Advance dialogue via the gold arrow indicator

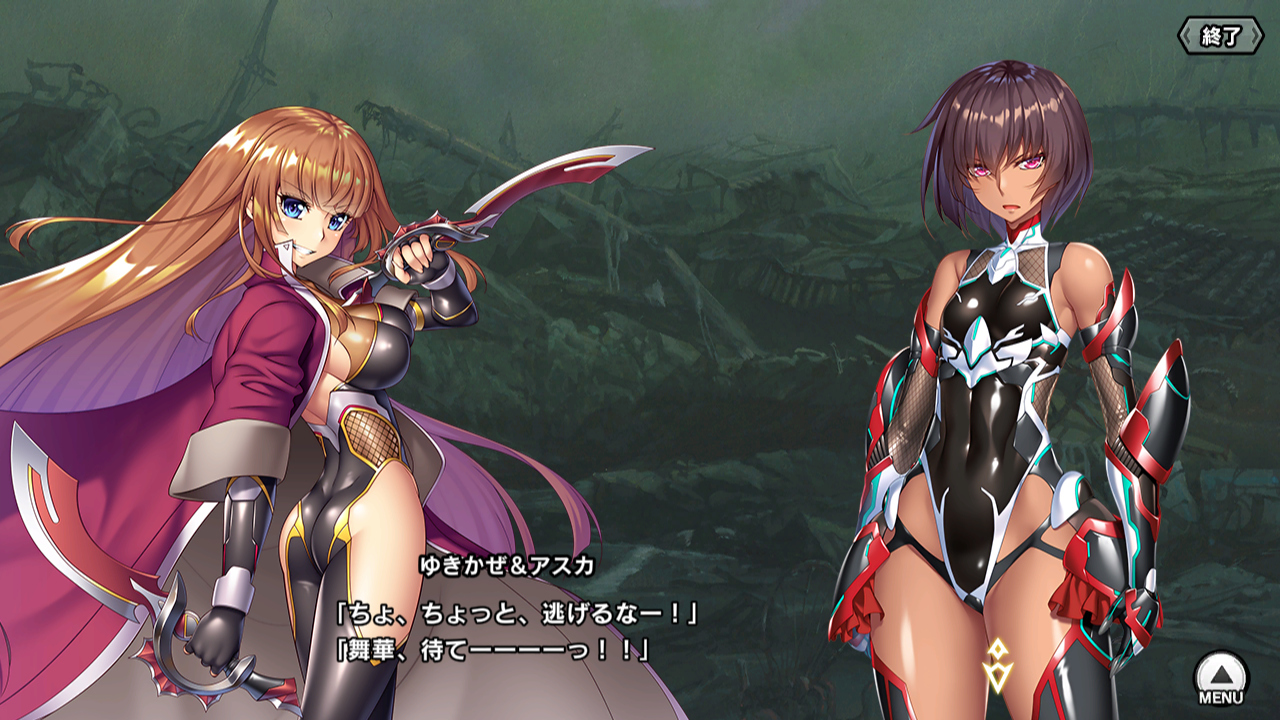(998, 665)
